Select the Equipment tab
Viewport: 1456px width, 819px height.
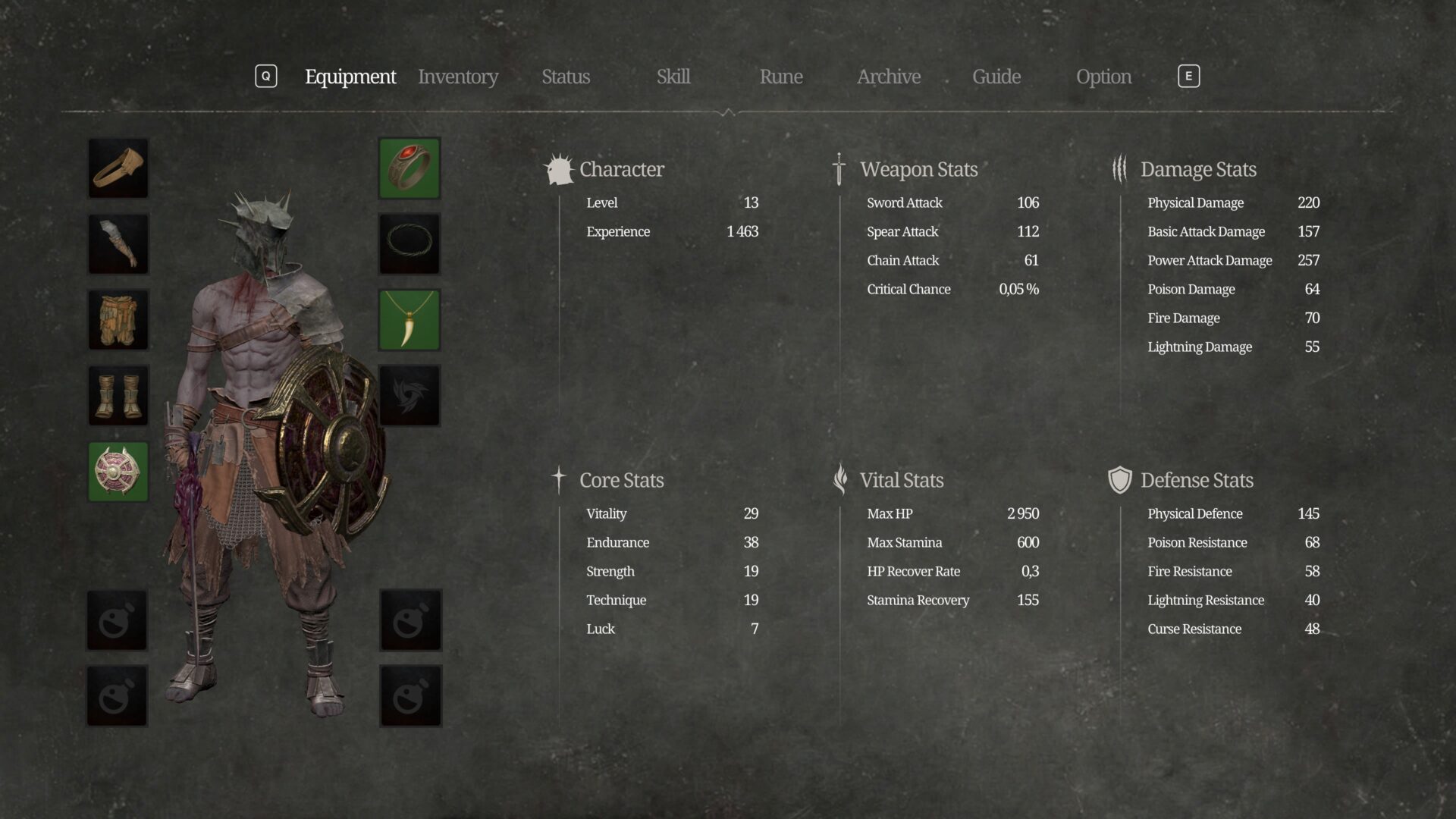[x=350, y=77]
